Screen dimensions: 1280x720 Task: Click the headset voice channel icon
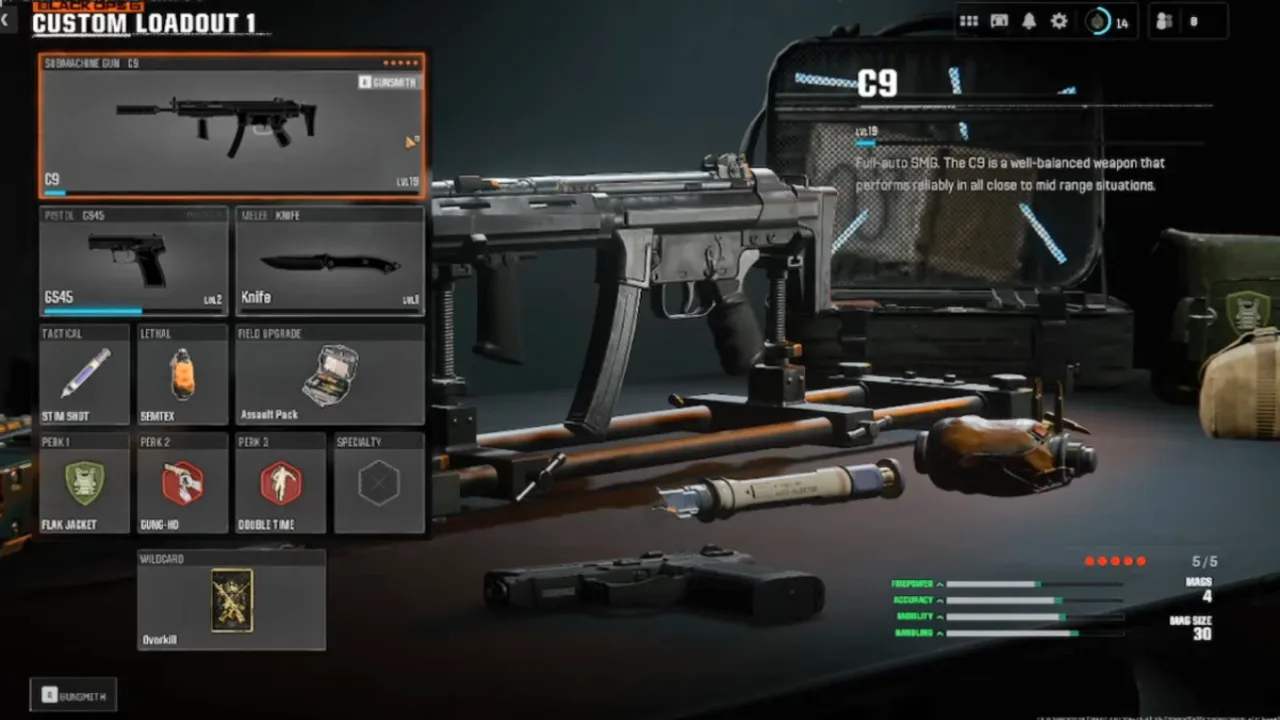999,21
